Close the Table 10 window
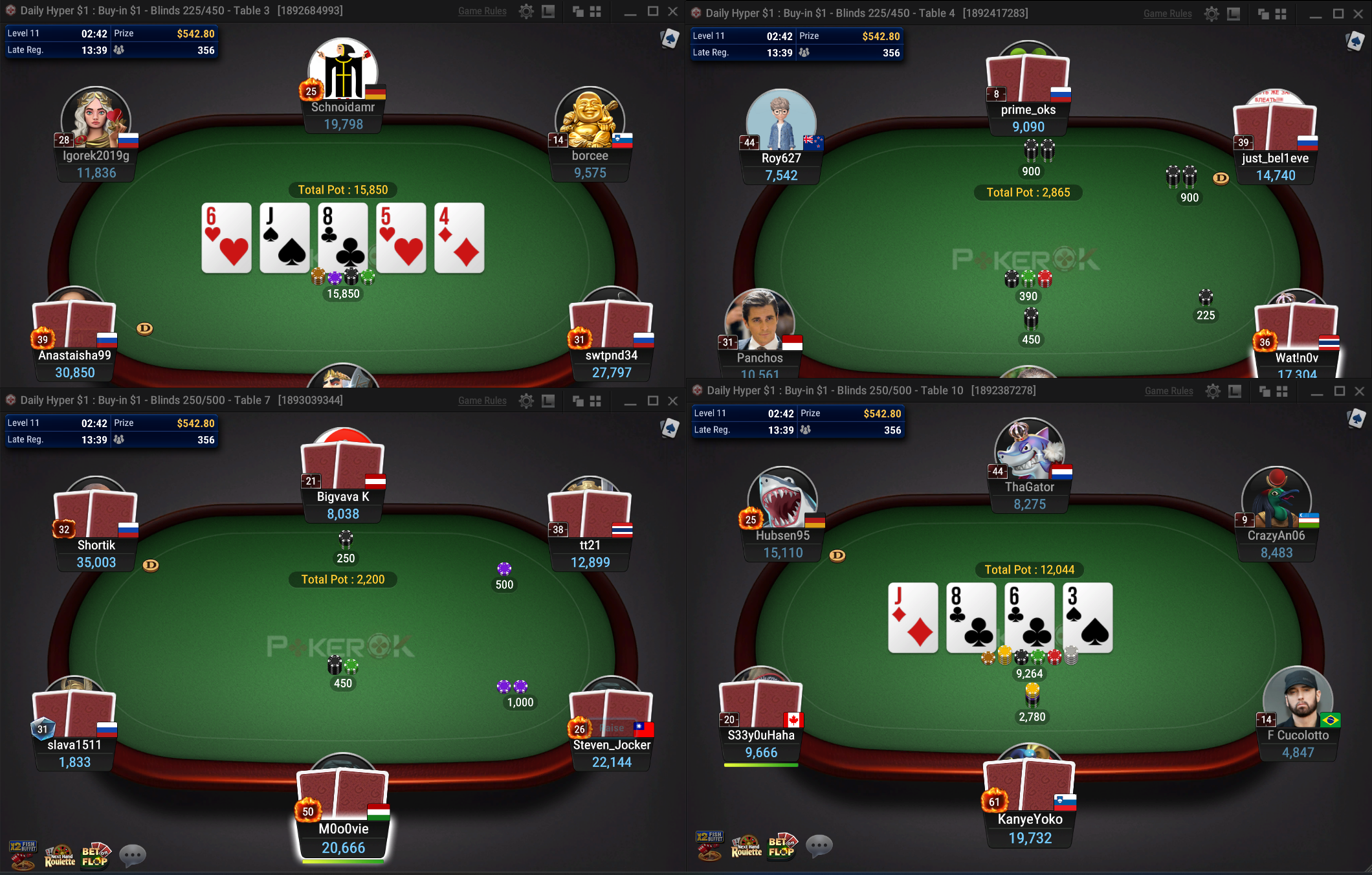Image resolution: width=1372 pixels, height=875 pixels. point(1359,391)
